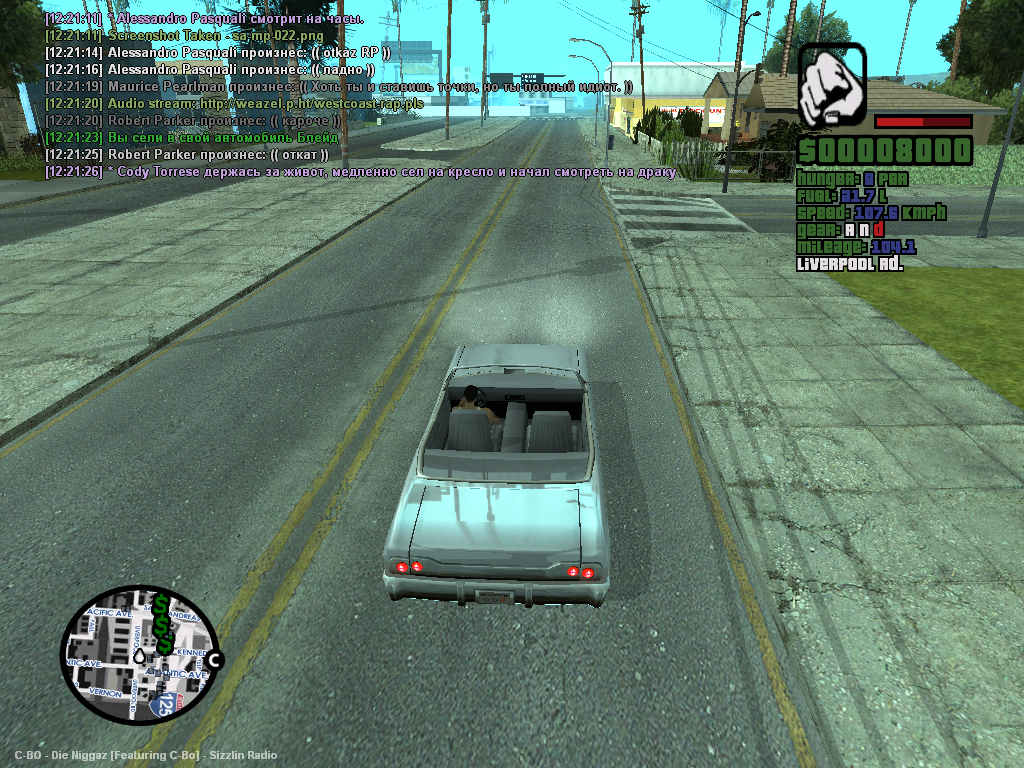Screen dimensions: 1024x768
Task: Select the green dollar-sign markers on the minimap
Action: [x=162, y=625]
